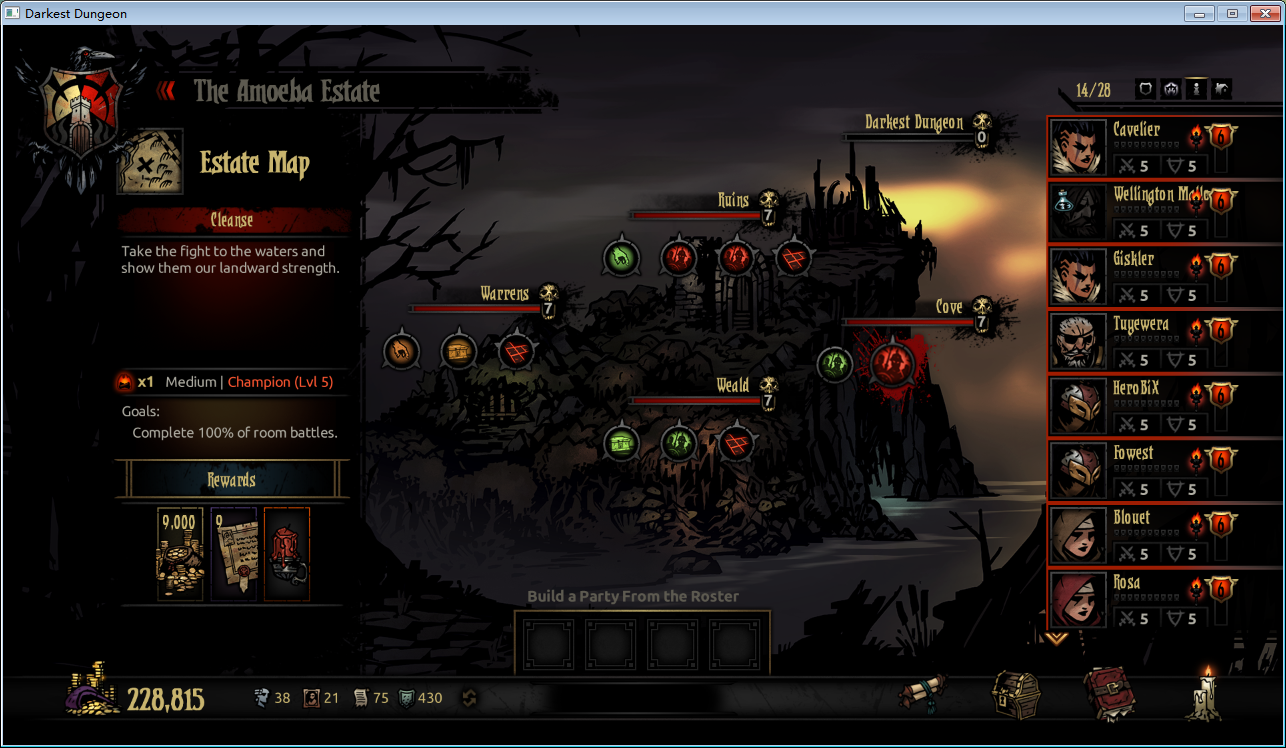This screenshot has width=1286, height=748.
Task: Select the red grid mission in Weald
Action: click(x=737, y=442)
